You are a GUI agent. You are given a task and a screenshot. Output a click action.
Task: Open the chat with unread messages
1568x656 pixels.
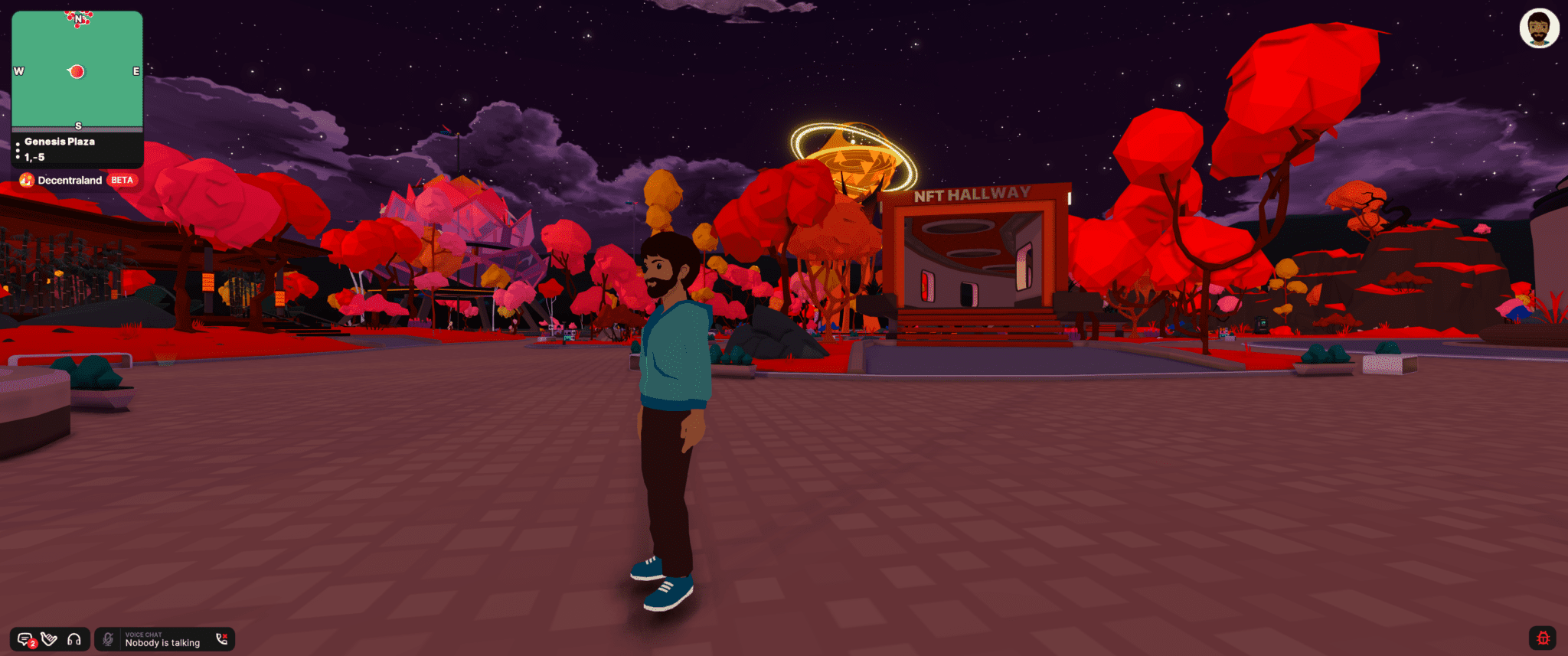coord(25,639)
